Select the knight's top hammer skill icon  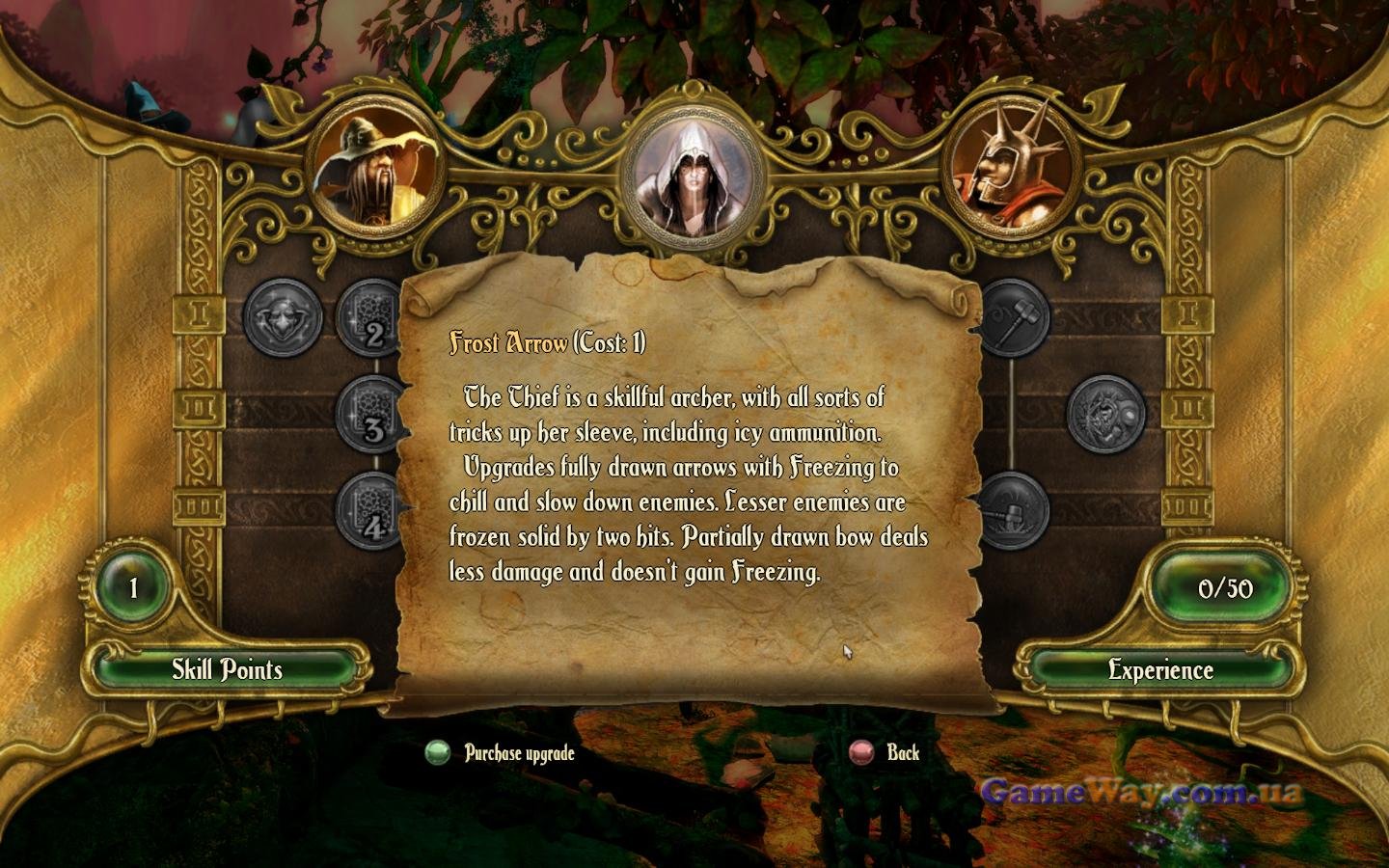1011,317
